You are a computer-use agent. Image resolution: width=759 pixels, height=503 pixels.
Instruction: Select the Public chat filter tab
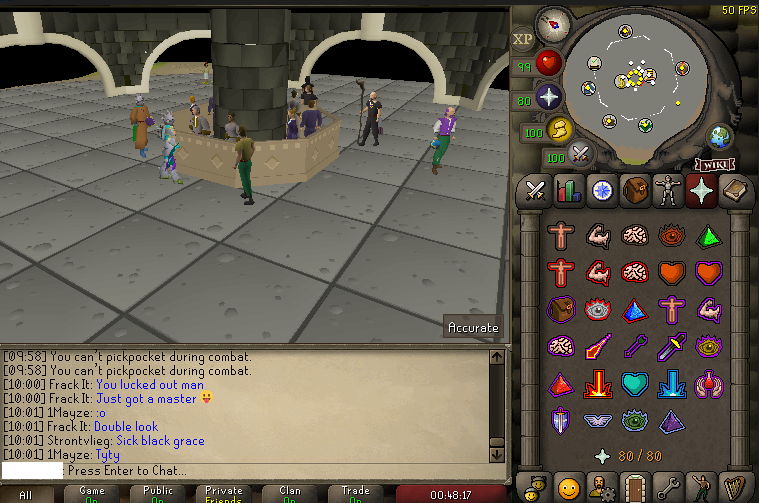[156, 494]
